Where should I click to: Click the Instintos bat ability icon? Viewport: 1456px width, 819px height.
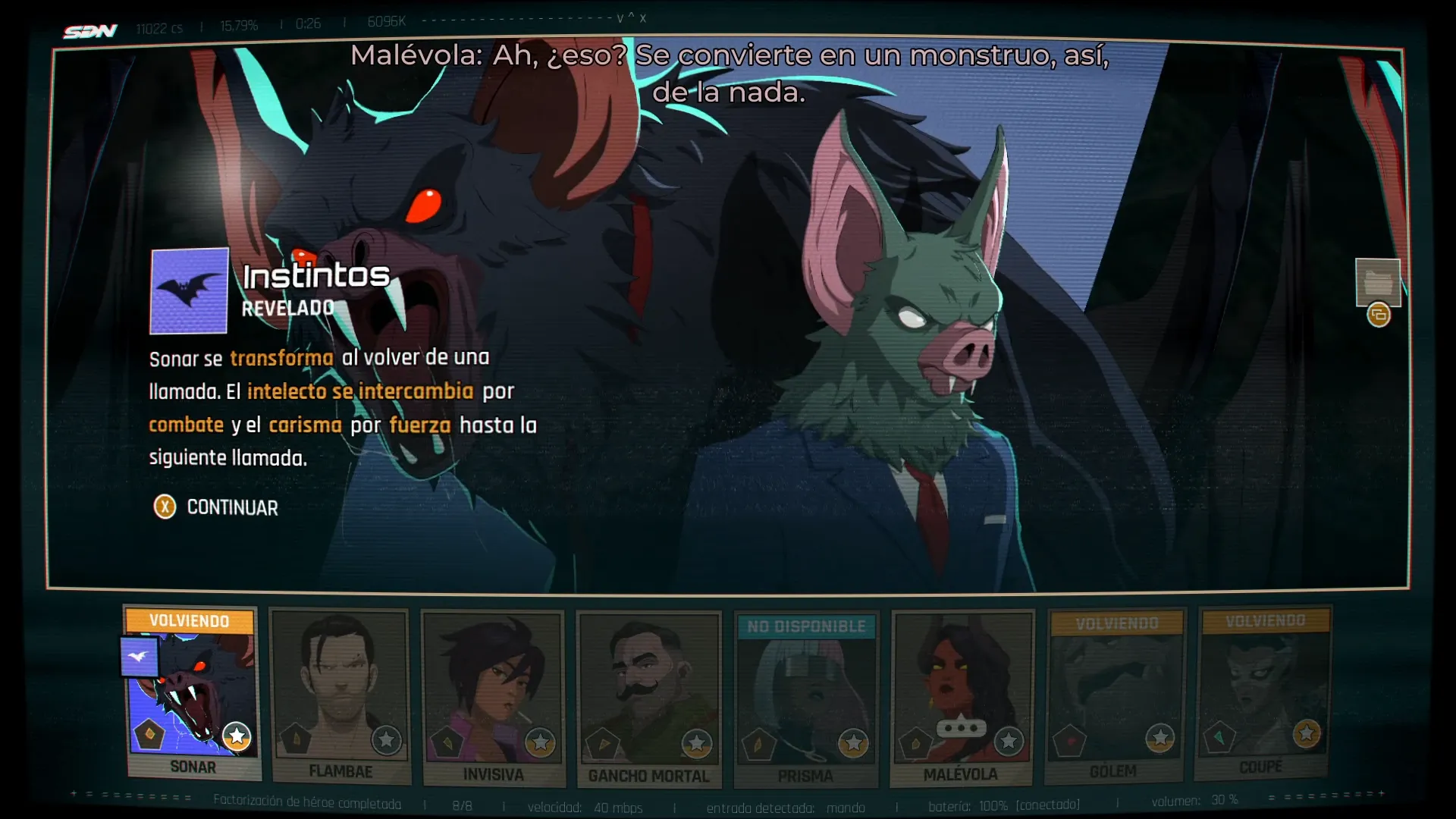pyautogui.click(x=189, y=291)
